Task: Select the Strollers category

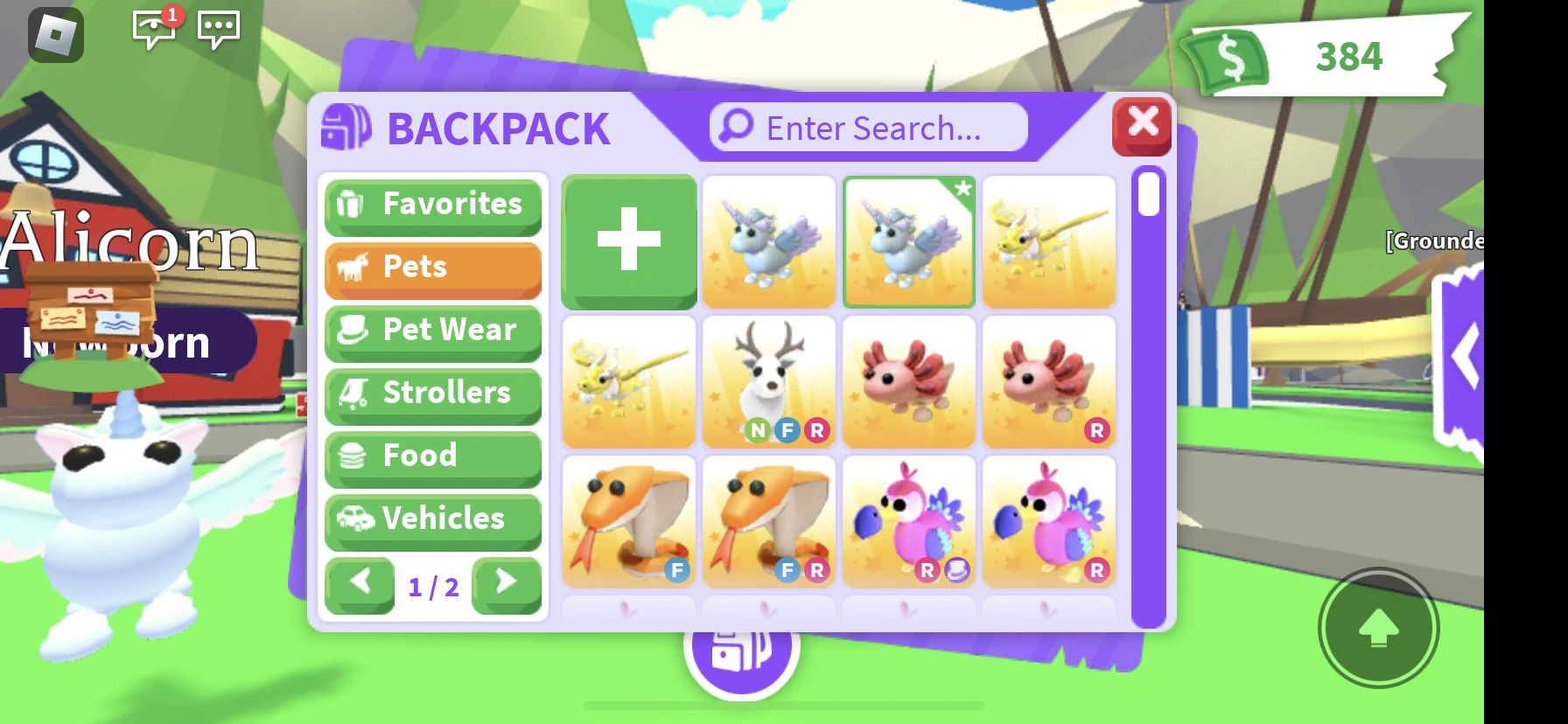Action: coord(432,393)
